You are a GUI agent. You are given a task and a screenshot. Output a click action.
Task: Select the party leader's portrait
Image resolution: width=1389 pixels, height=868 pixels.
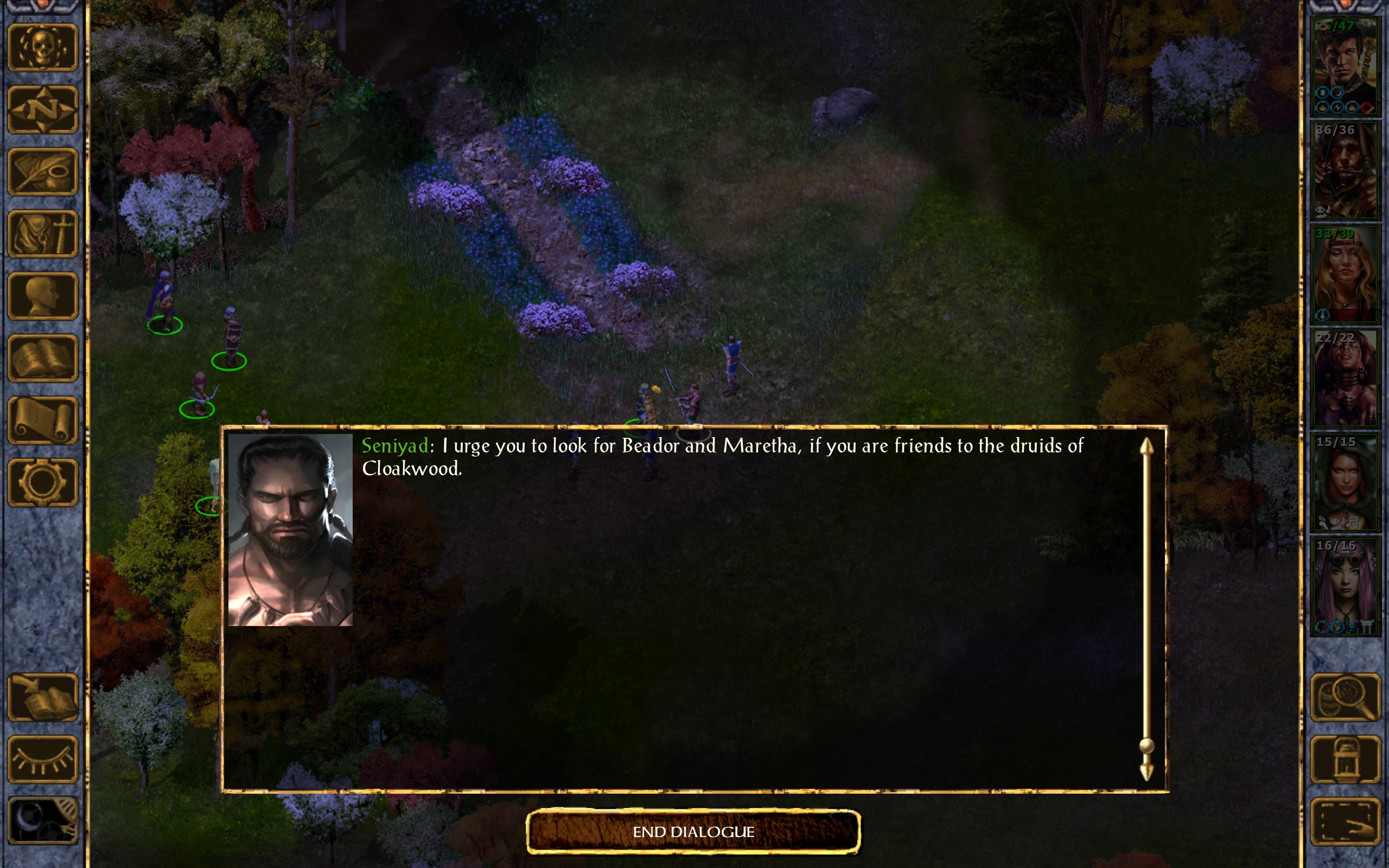1345,66
